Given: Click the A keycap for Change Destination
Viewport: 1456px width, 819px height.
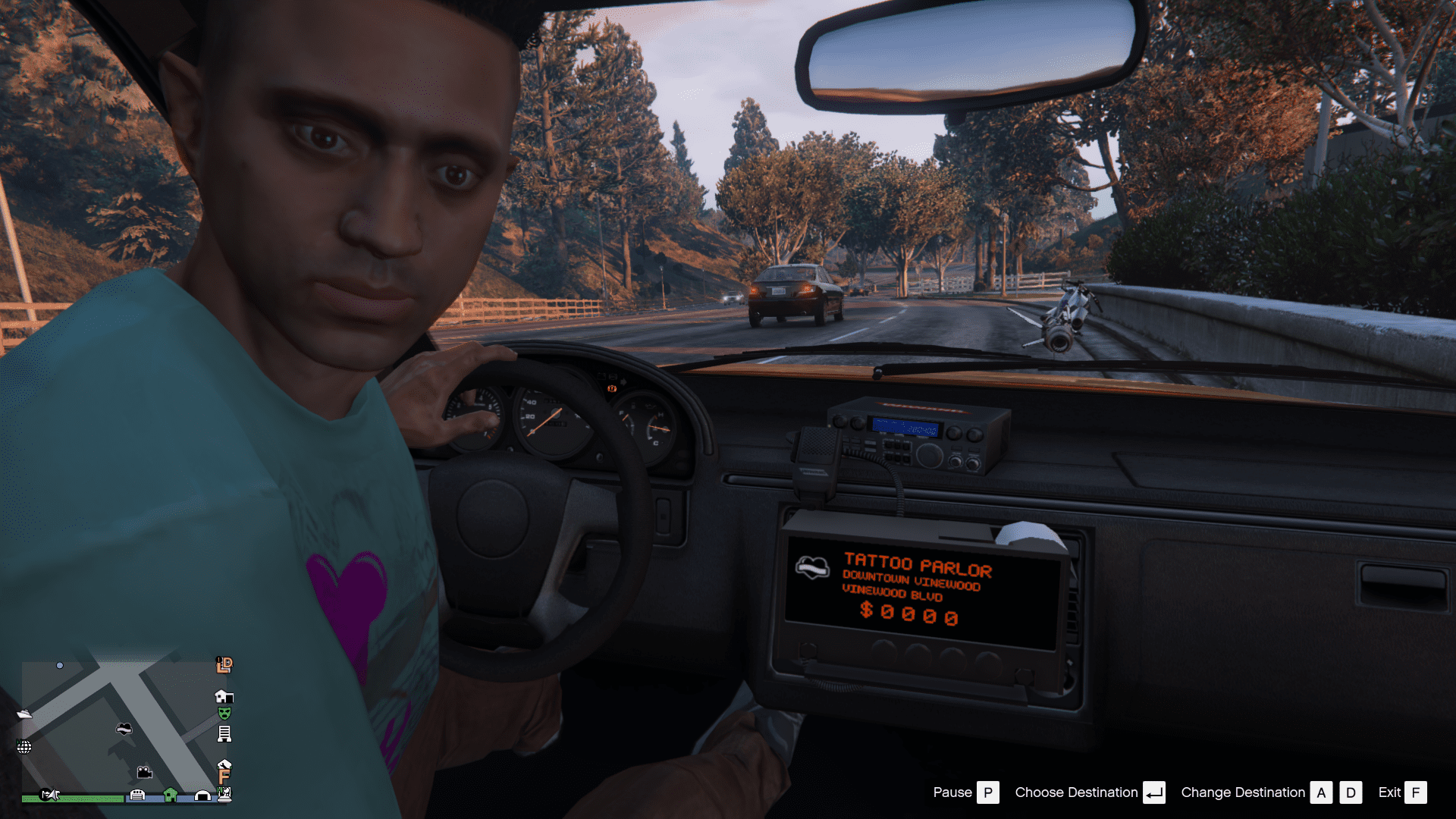Looking at the screenshot, I should tap(1322, 792).
